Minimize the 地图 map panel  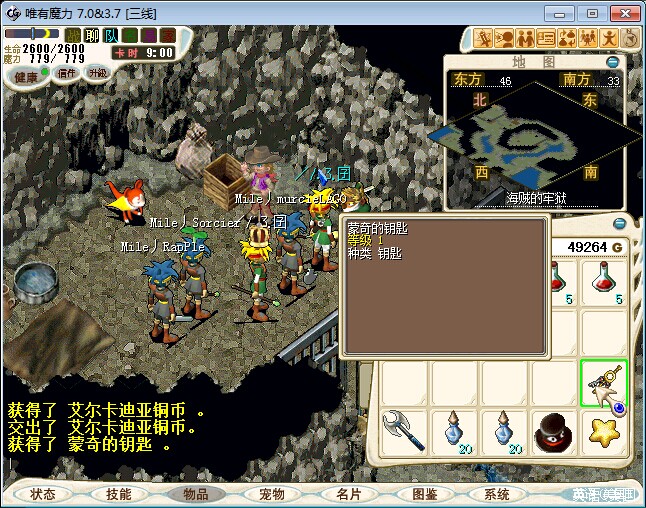click(x=612, y=62)
